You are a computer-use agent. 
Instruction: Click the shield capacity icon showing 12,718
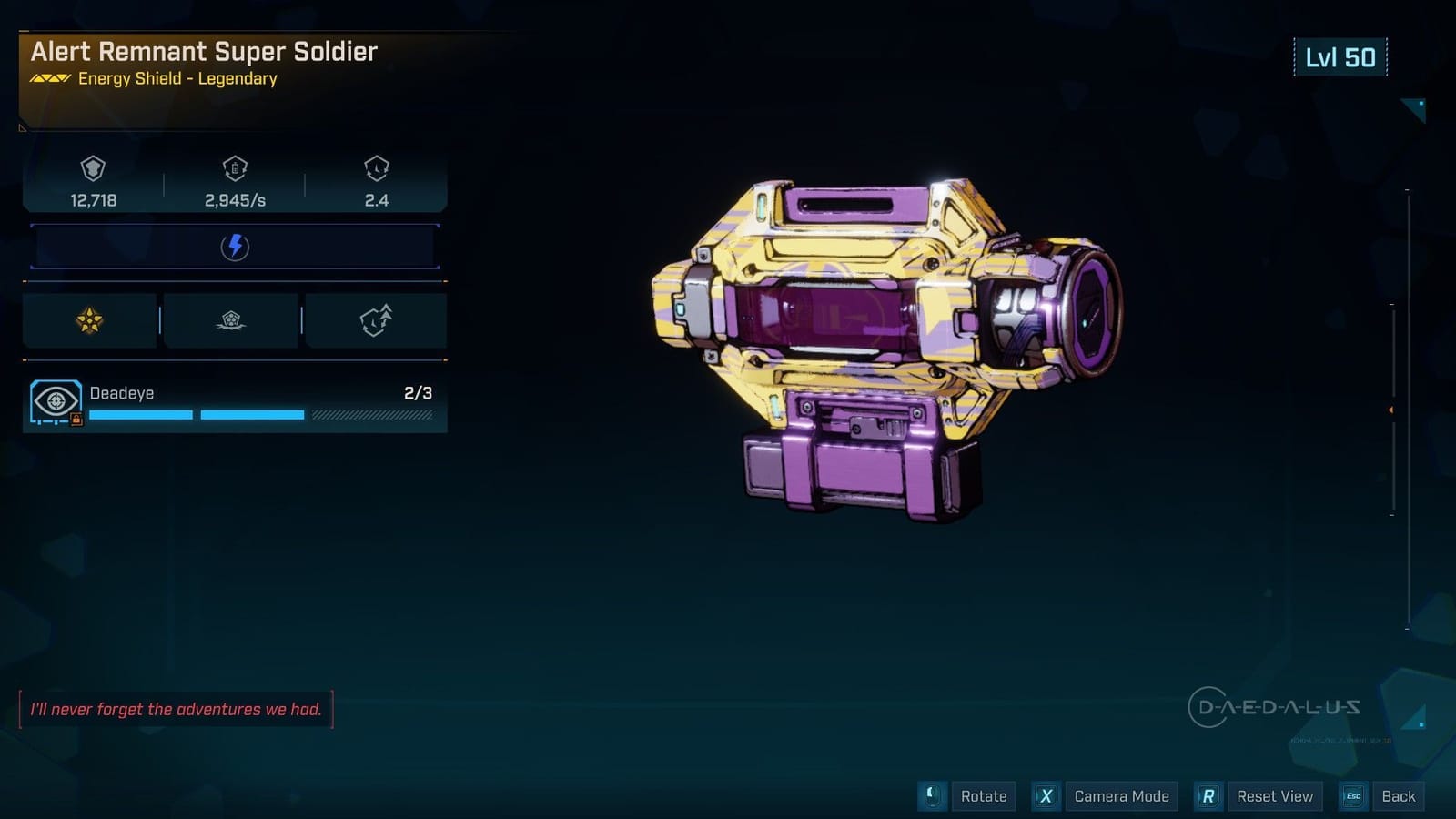click(x=92, y=169)
